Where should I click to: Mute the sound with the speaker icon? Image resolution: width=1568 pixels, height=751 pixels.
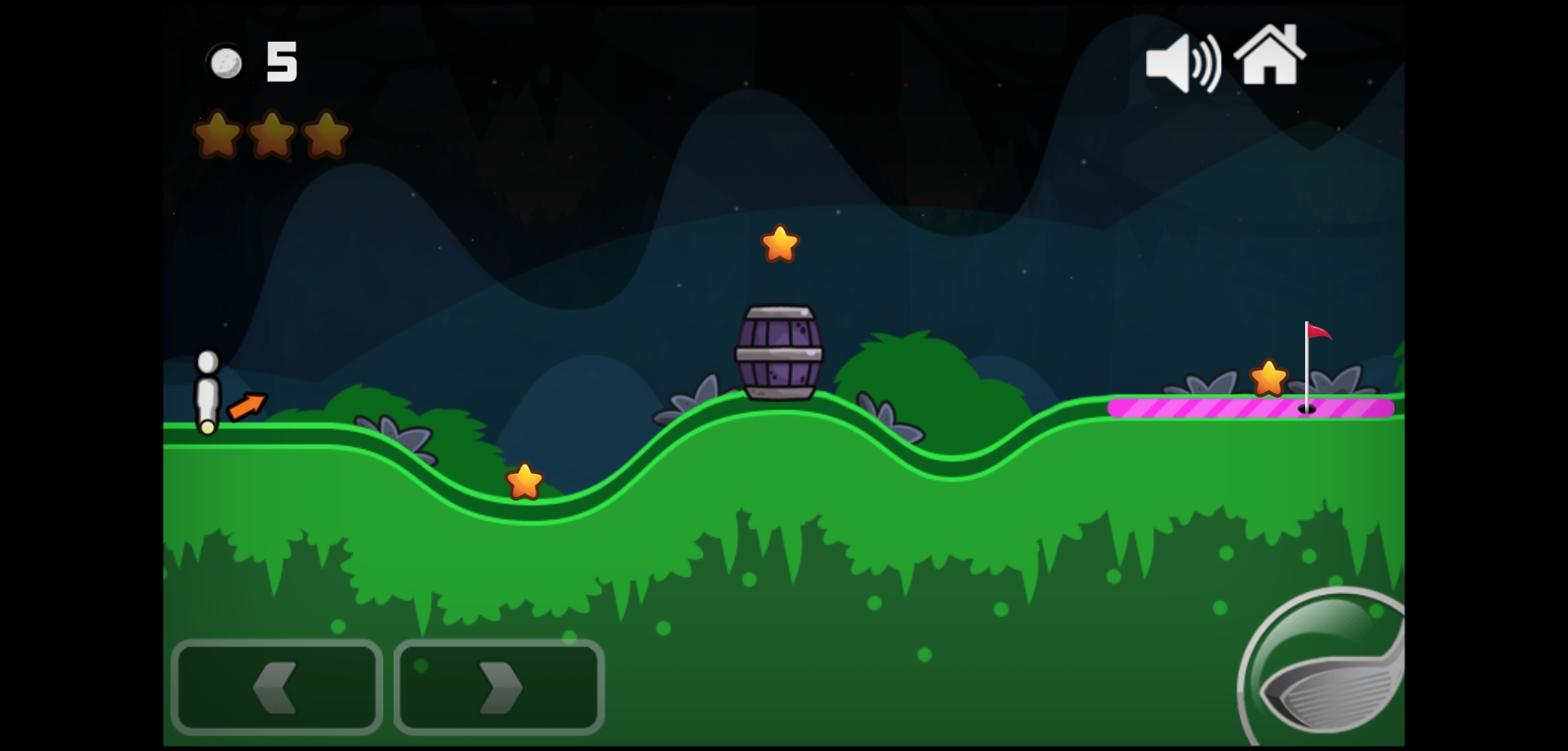click(1182, 63)
